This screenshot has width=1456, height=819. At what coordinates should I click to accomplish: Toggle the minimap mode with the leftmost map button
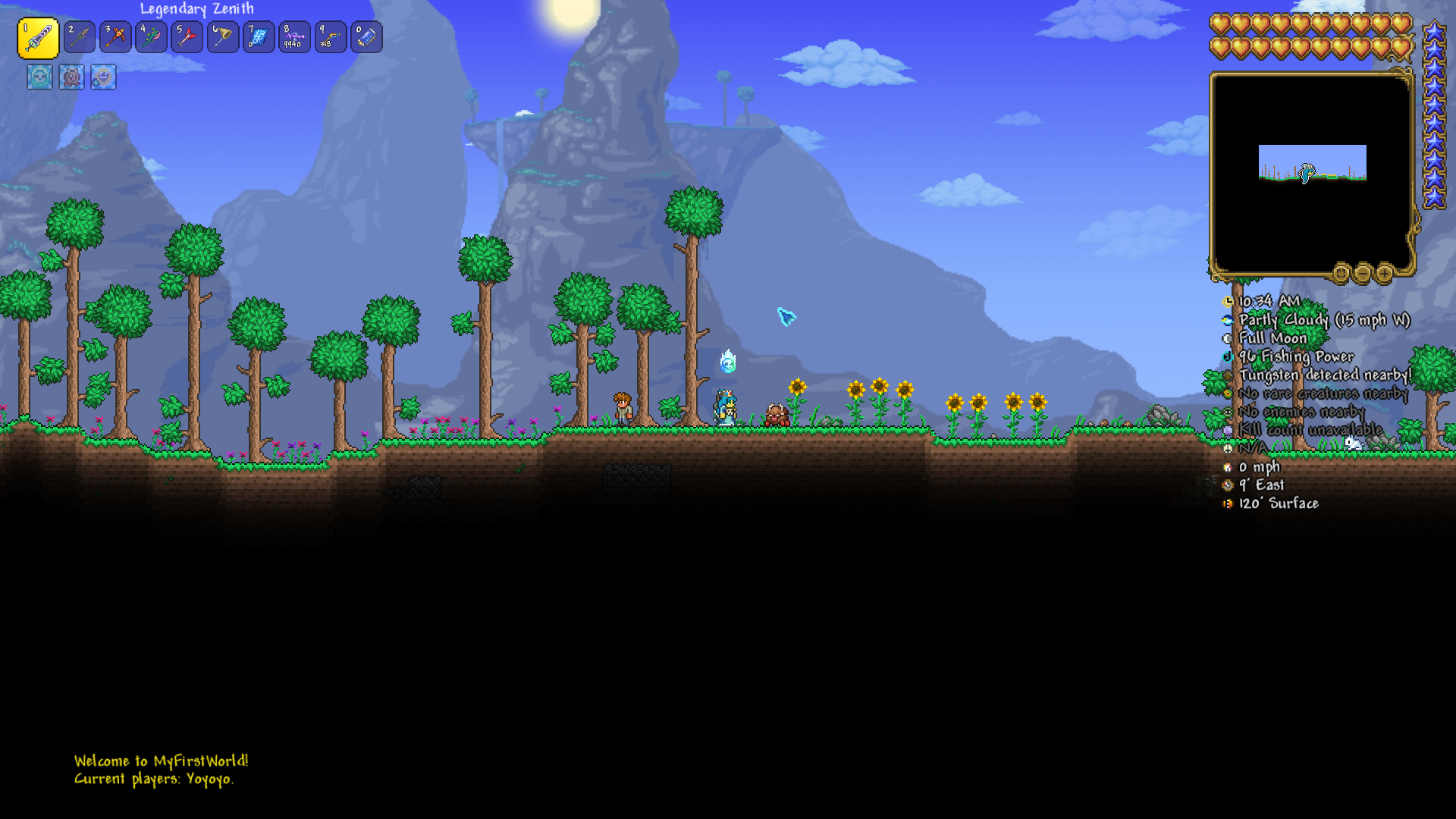point(1341,272)
